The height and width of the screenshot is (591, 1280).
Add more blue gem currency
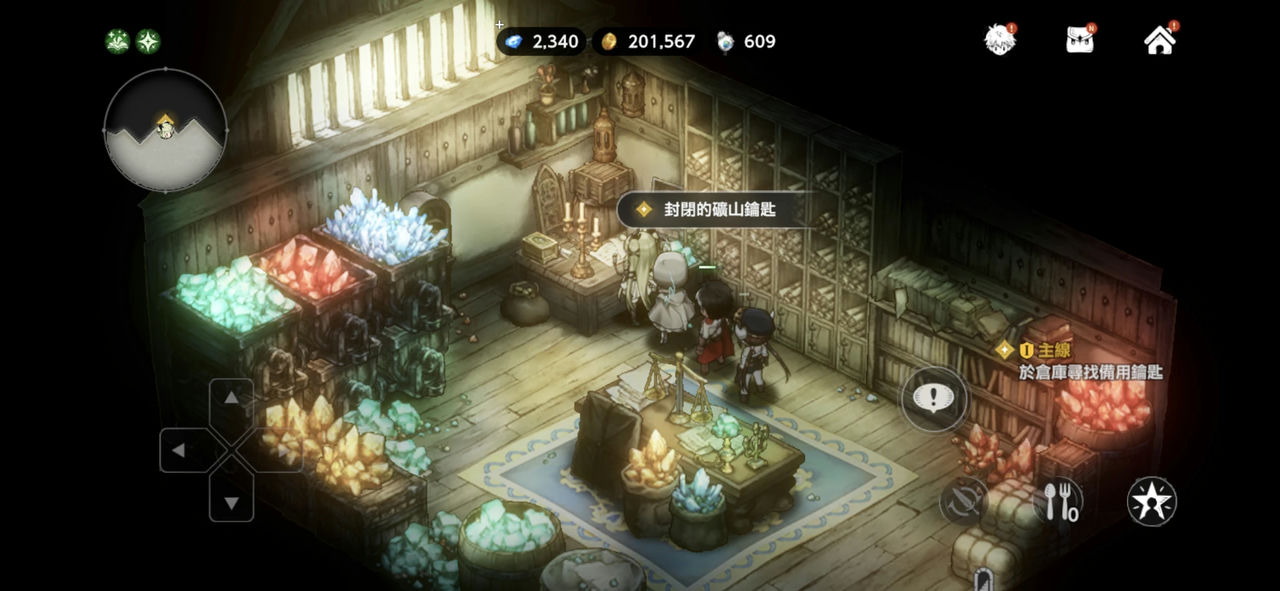tap(500, 25)
